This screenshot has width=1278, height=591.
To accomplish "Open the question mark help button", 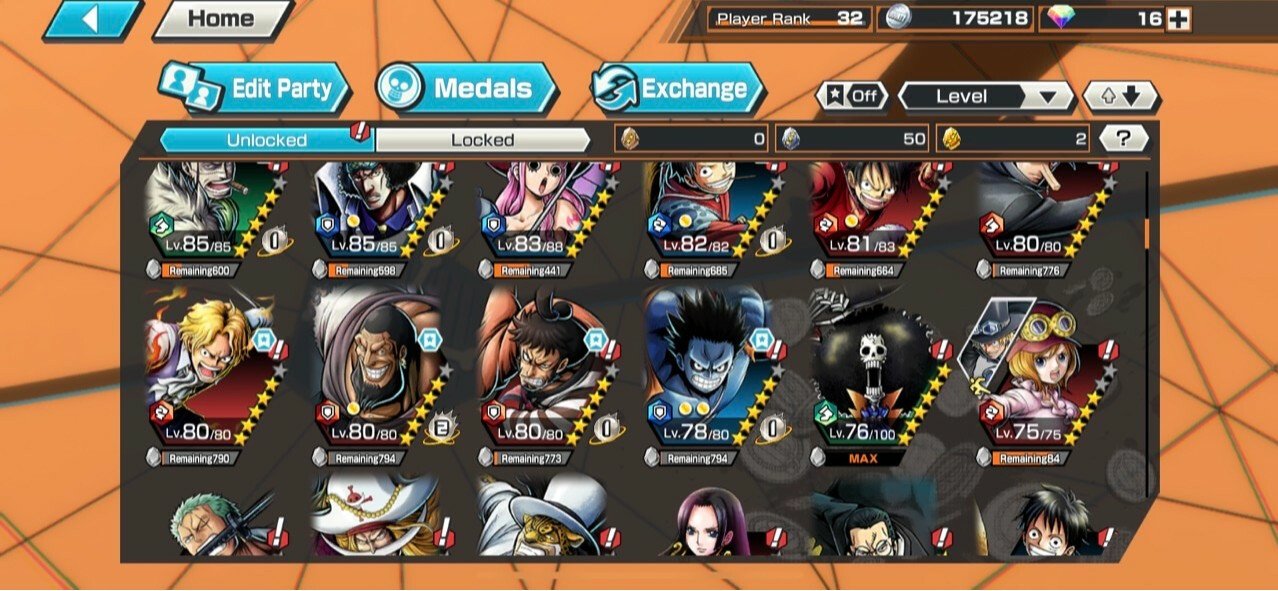I will pyautogui.click(x=1124, y=139).
